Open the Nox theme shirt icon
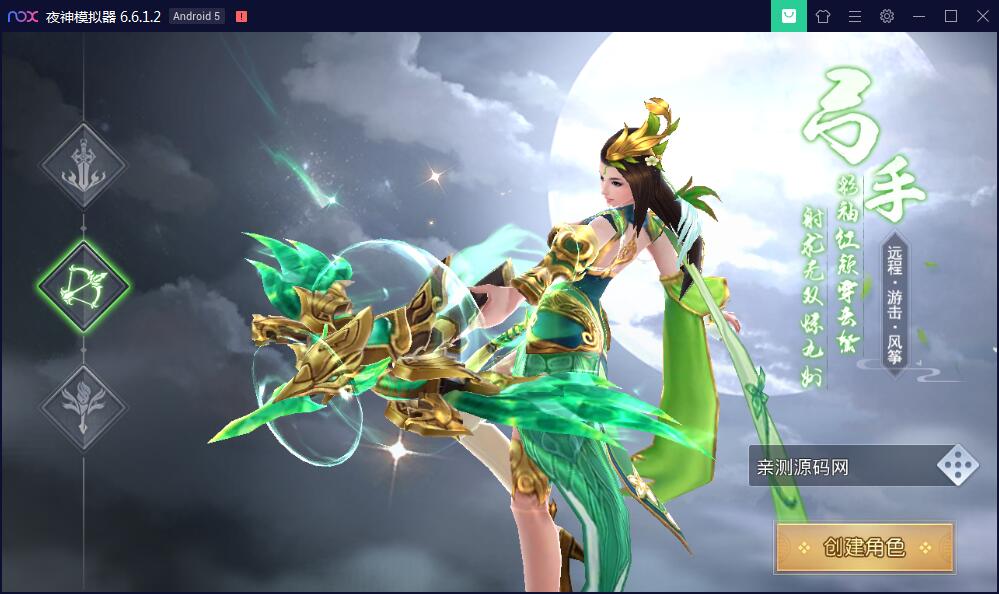999x594 pixels. pyautogui.click(x=823, y=16)
